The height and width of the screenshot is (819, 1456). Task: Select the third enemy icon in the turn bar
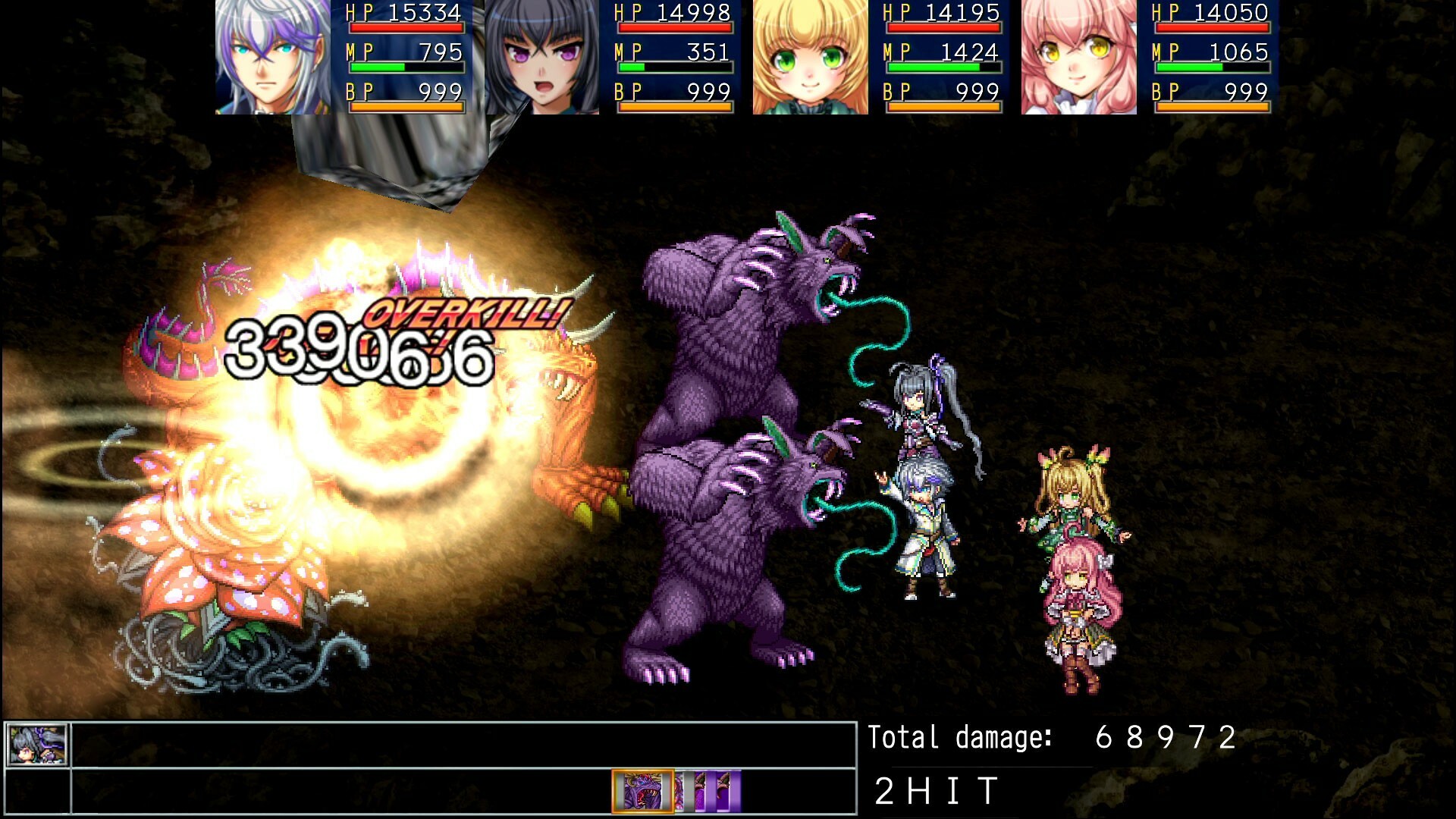coord(701,792)
